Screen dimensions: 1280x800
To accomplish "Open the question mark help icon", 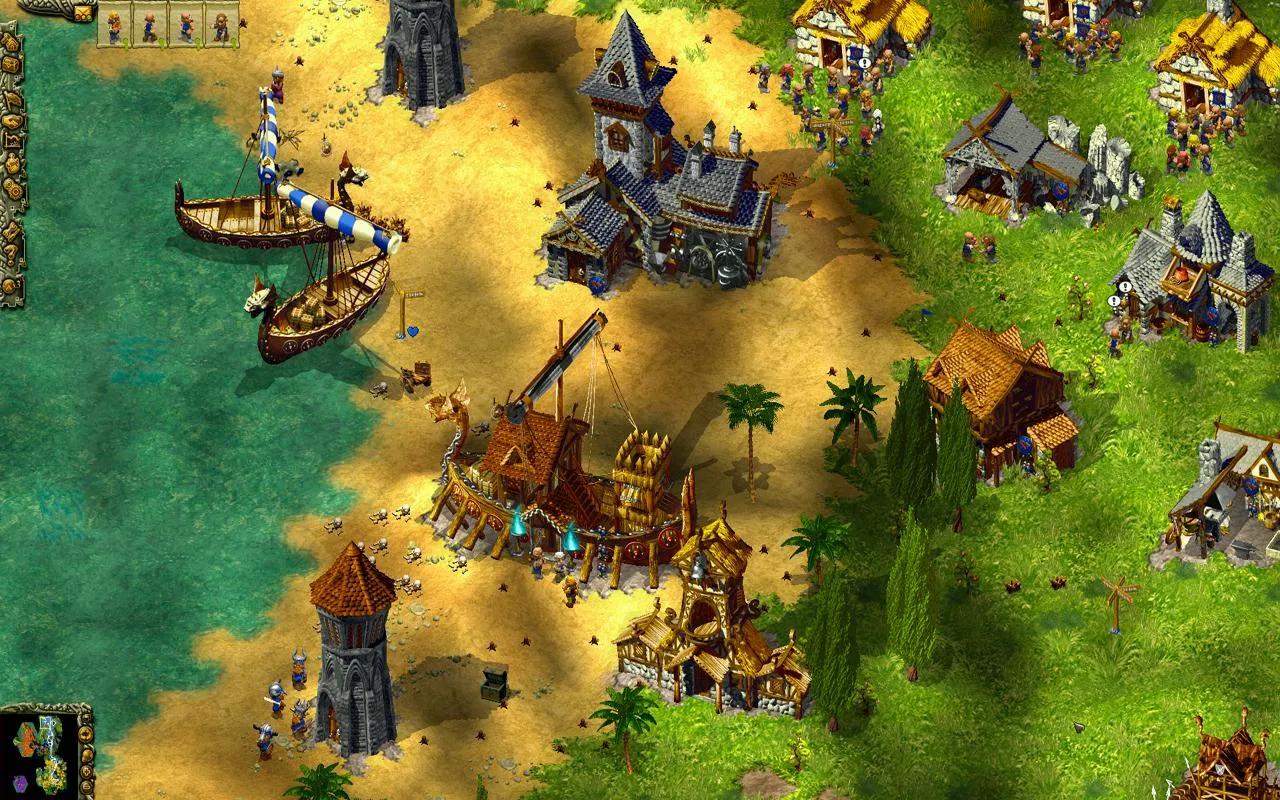I will point(11,253).
